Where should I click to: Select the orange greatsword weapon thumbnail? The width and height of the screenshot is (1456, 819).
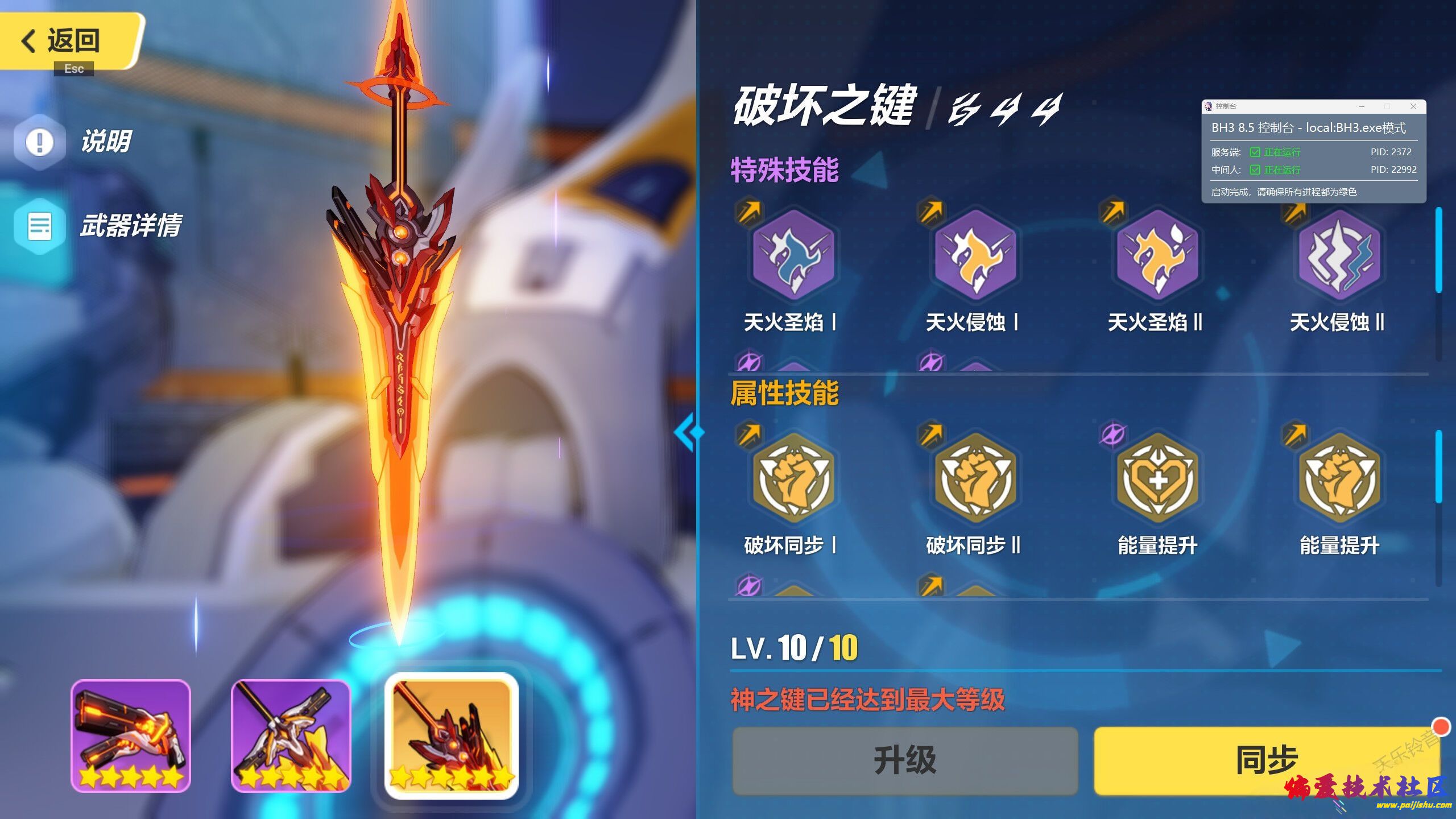pos(452,735)
